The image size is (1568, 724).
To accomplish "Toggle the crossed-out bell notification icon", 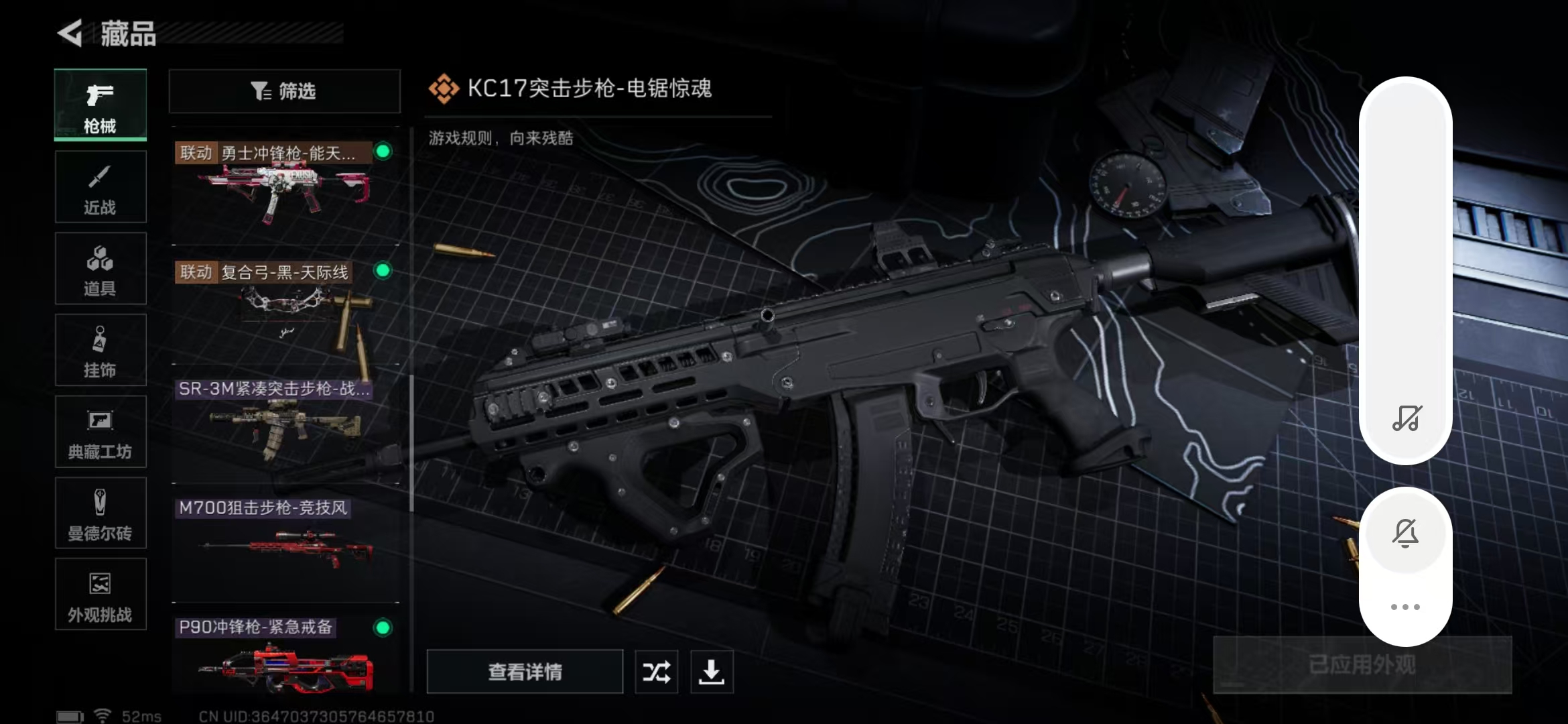I will [x=1405, y=534].
